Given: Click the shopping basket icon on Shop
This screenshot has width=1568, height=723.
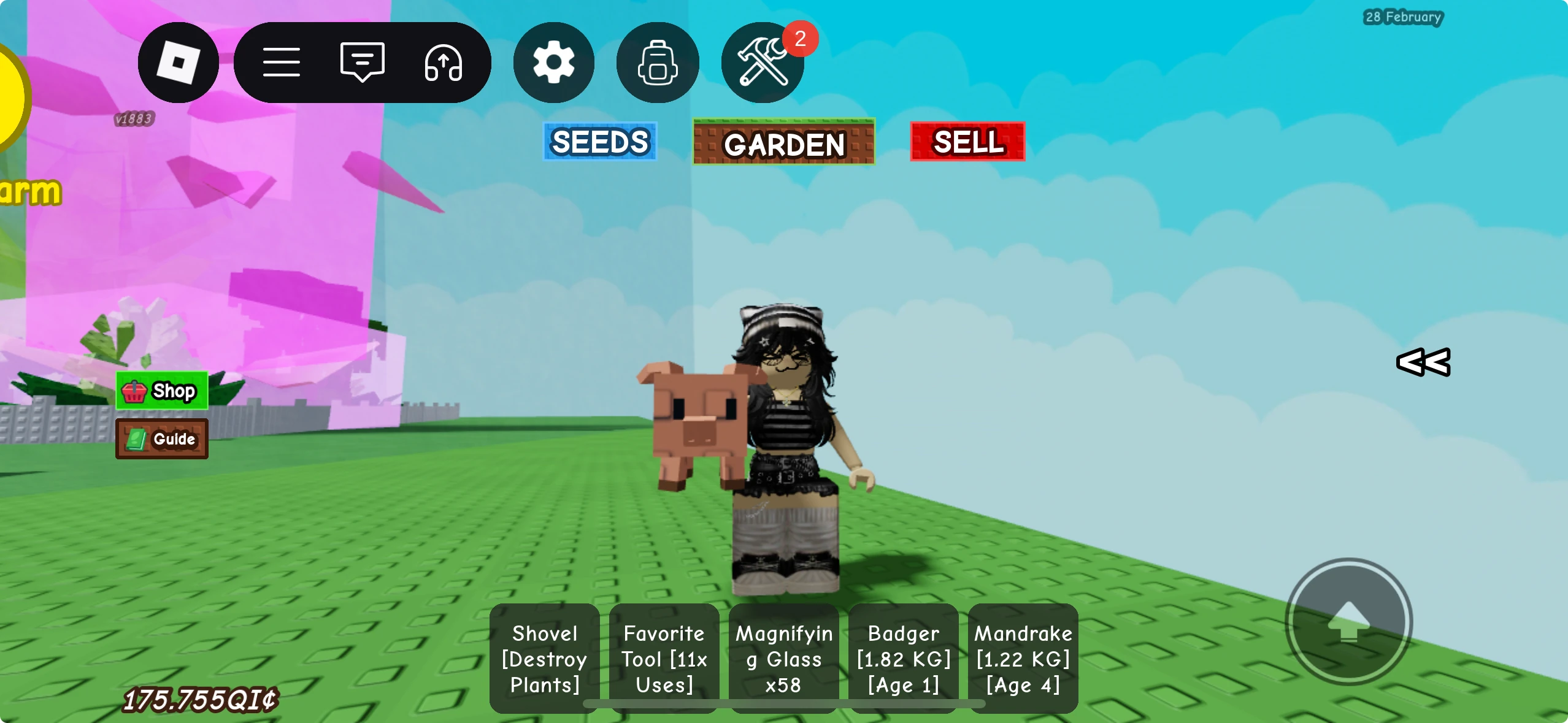Looking at the screenshot, I should 135,391.
